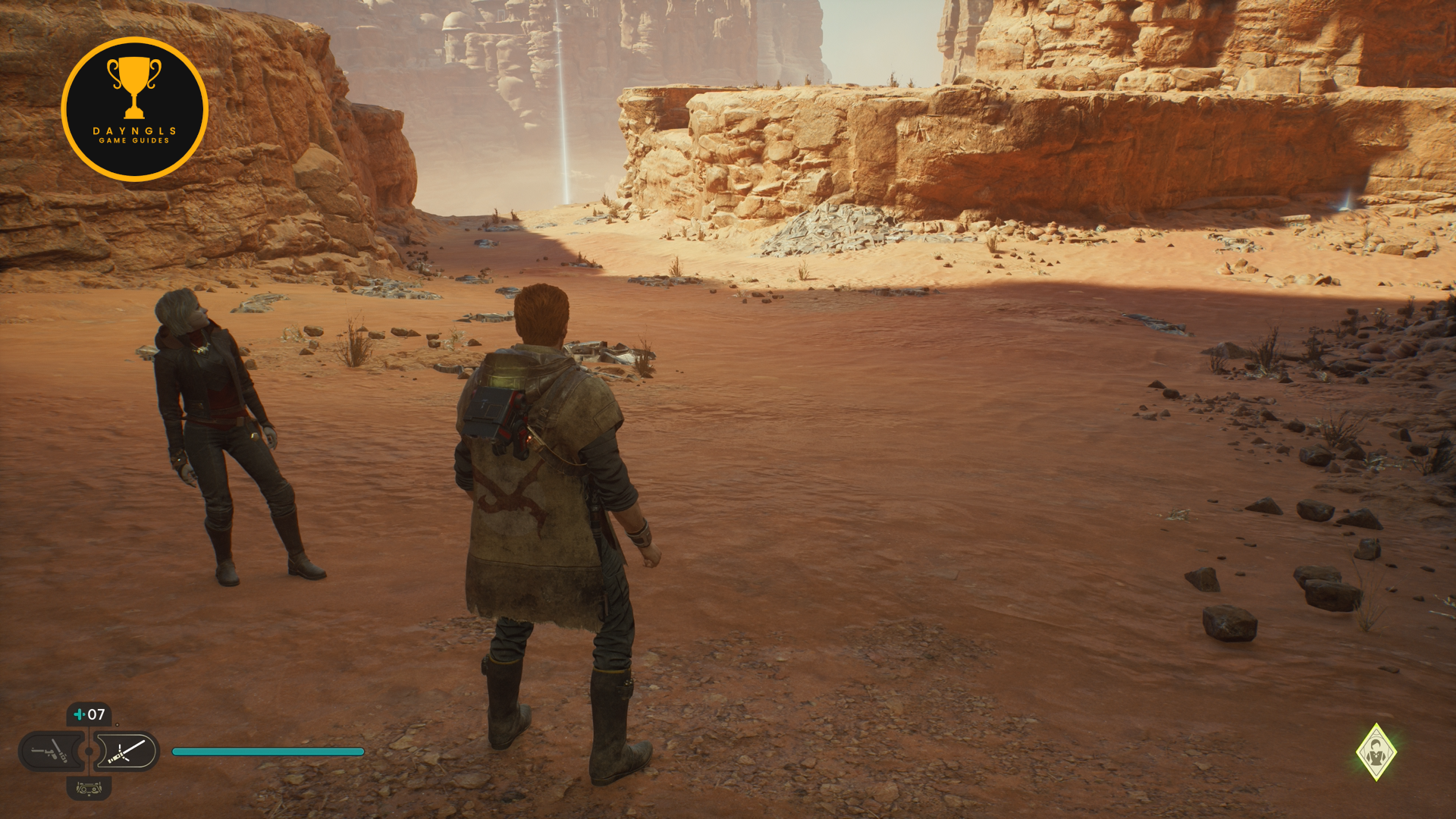Activate the BD-1 droid slot
This screenshot has height=819, width=1456.
click(x=89, y=789)
